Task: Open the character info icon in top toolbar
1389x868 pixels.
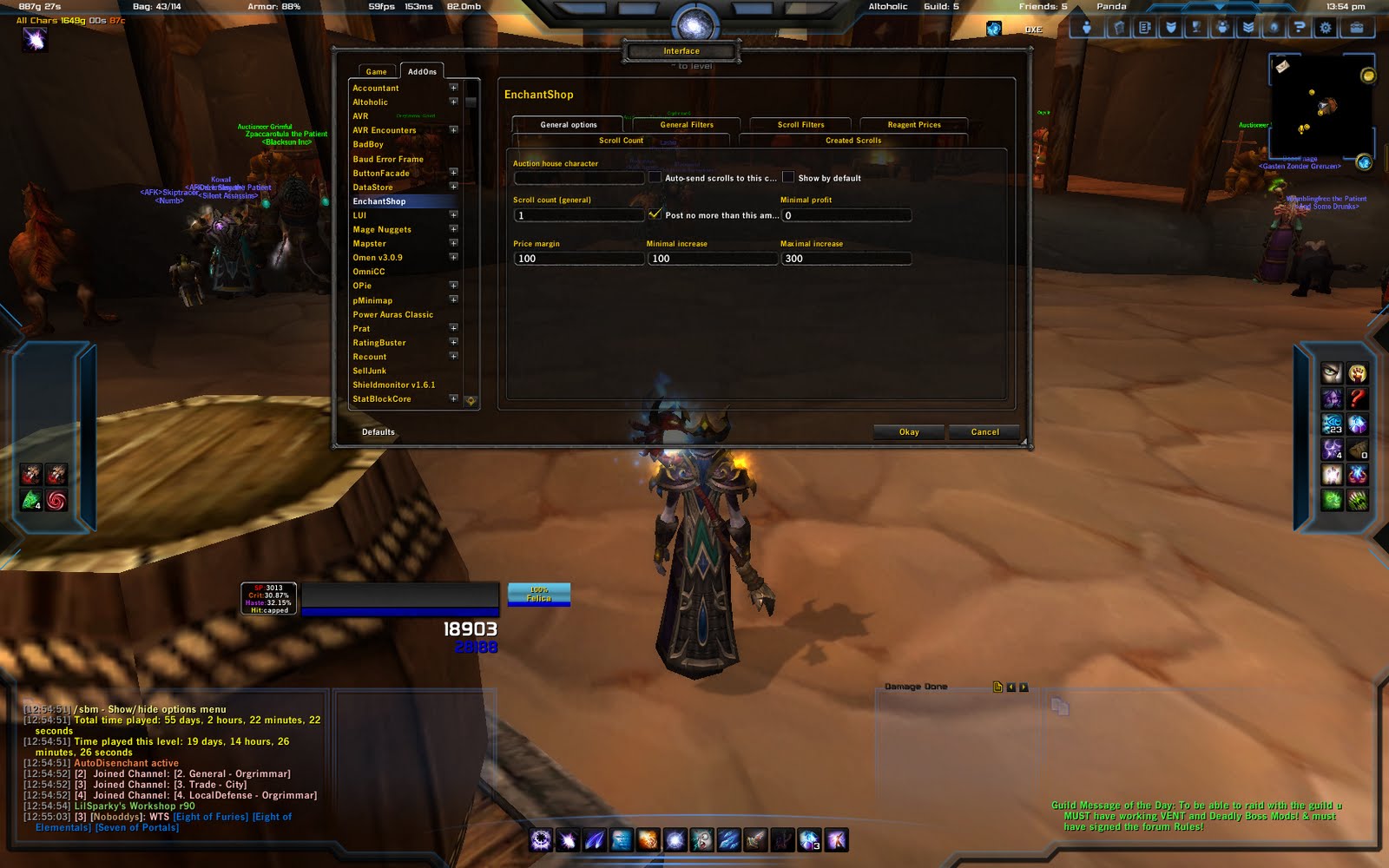Action: click(1088, 28)
